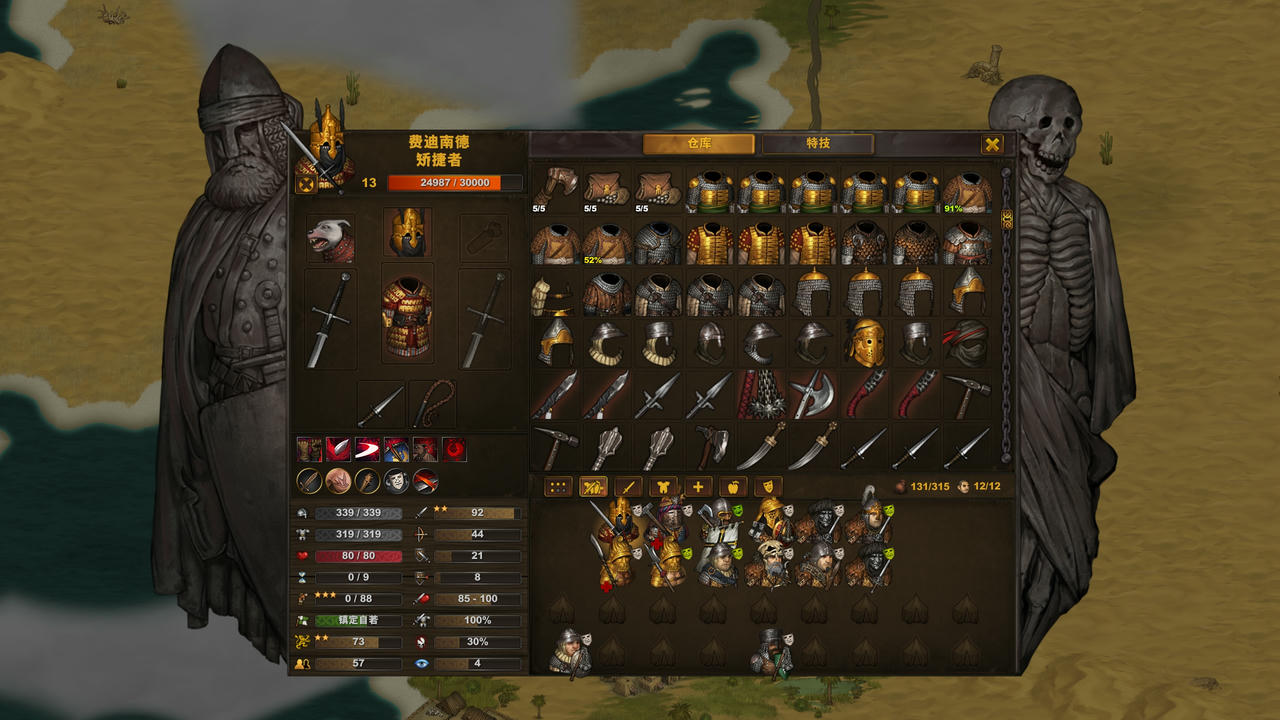Toggle the mask mood filter button
Image resolution: width=1280 pixels, height=720 pixels.
(768, 487)
